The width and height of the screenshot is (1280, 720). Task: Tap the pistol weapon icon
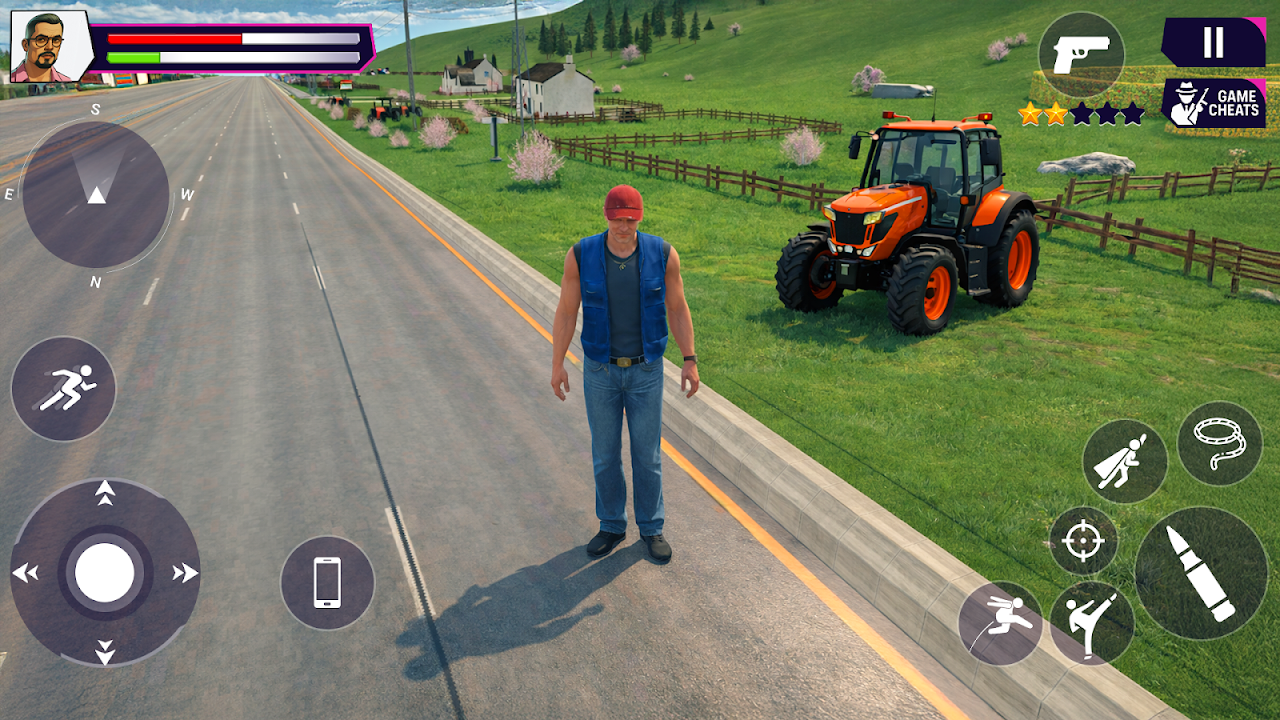click(x=1081, y=55)
